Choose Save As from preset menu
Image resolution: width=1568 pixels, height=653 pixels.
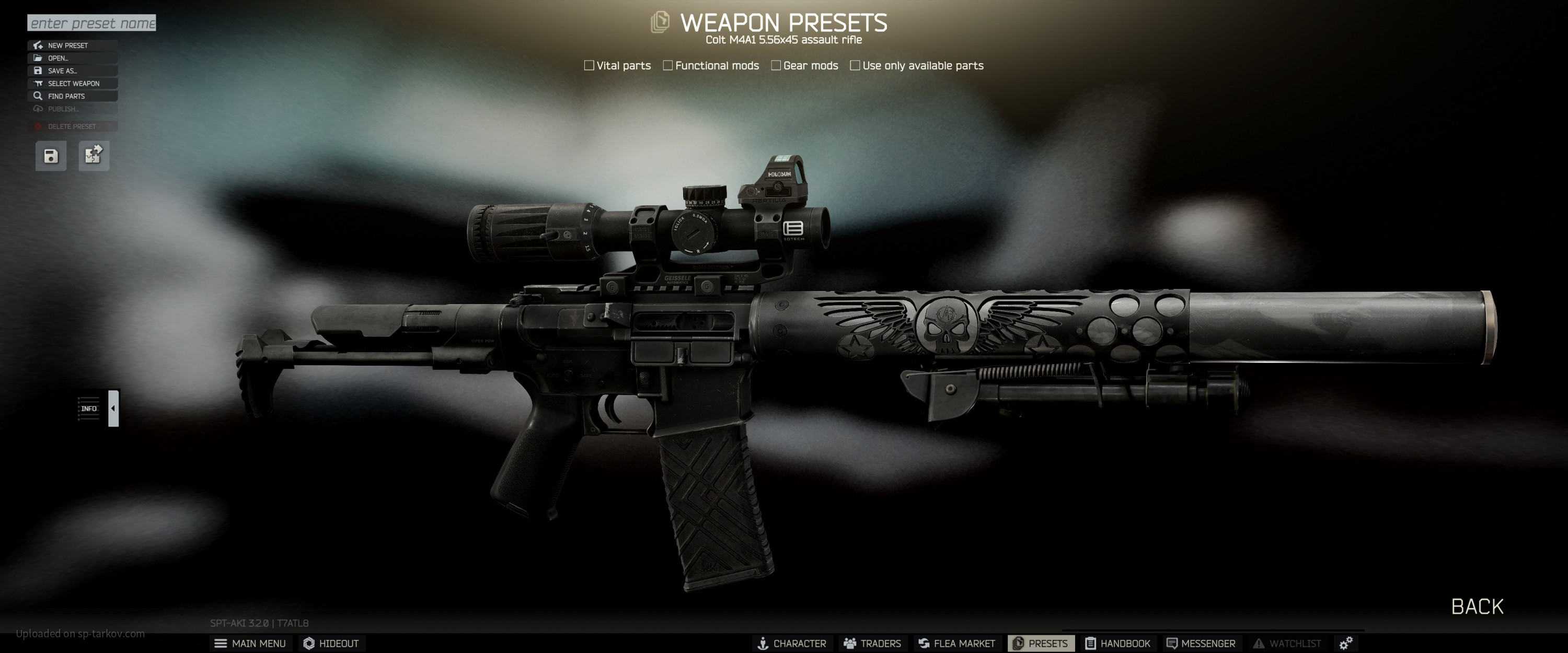pos(73,71)
